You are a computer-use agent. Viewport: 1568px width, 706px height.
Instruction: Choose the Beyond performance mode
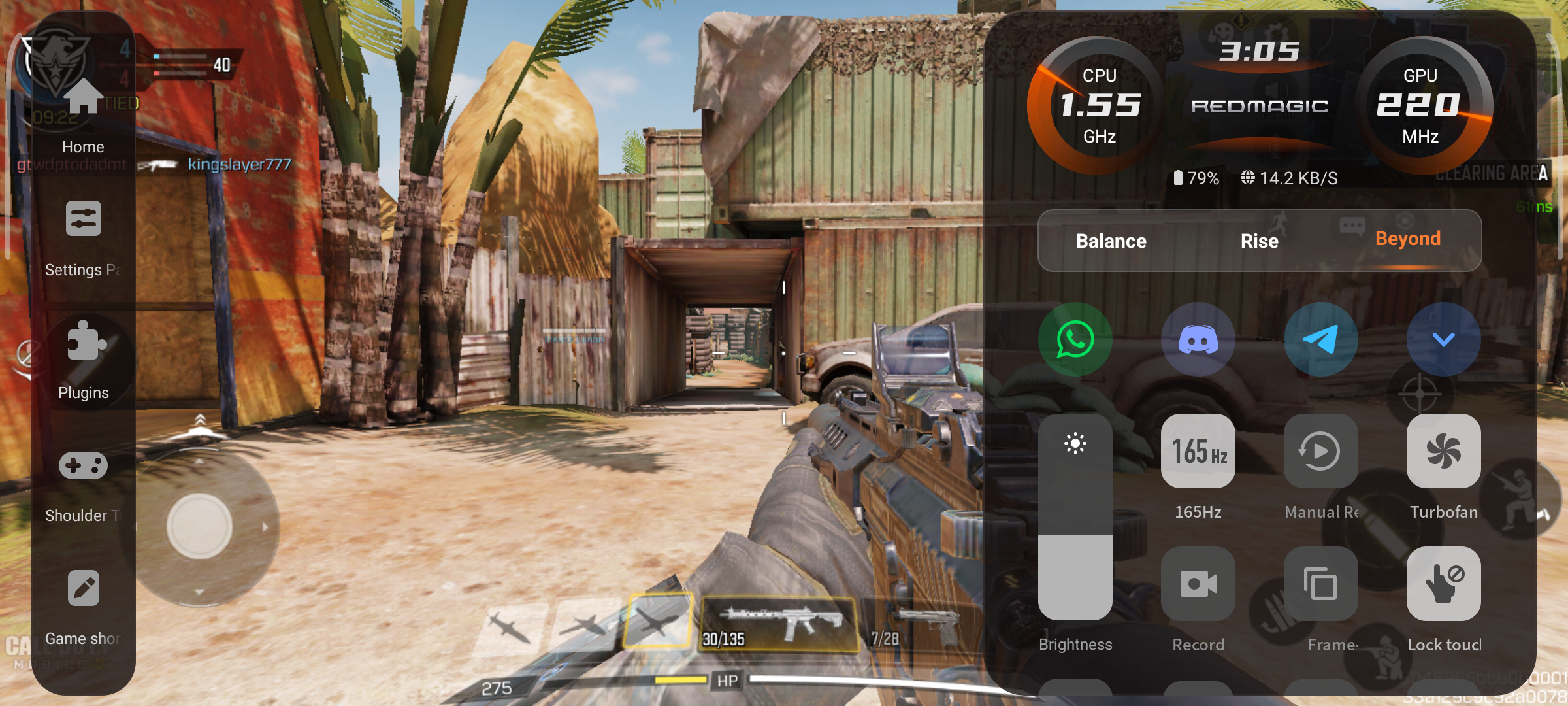pos(1407,239)
